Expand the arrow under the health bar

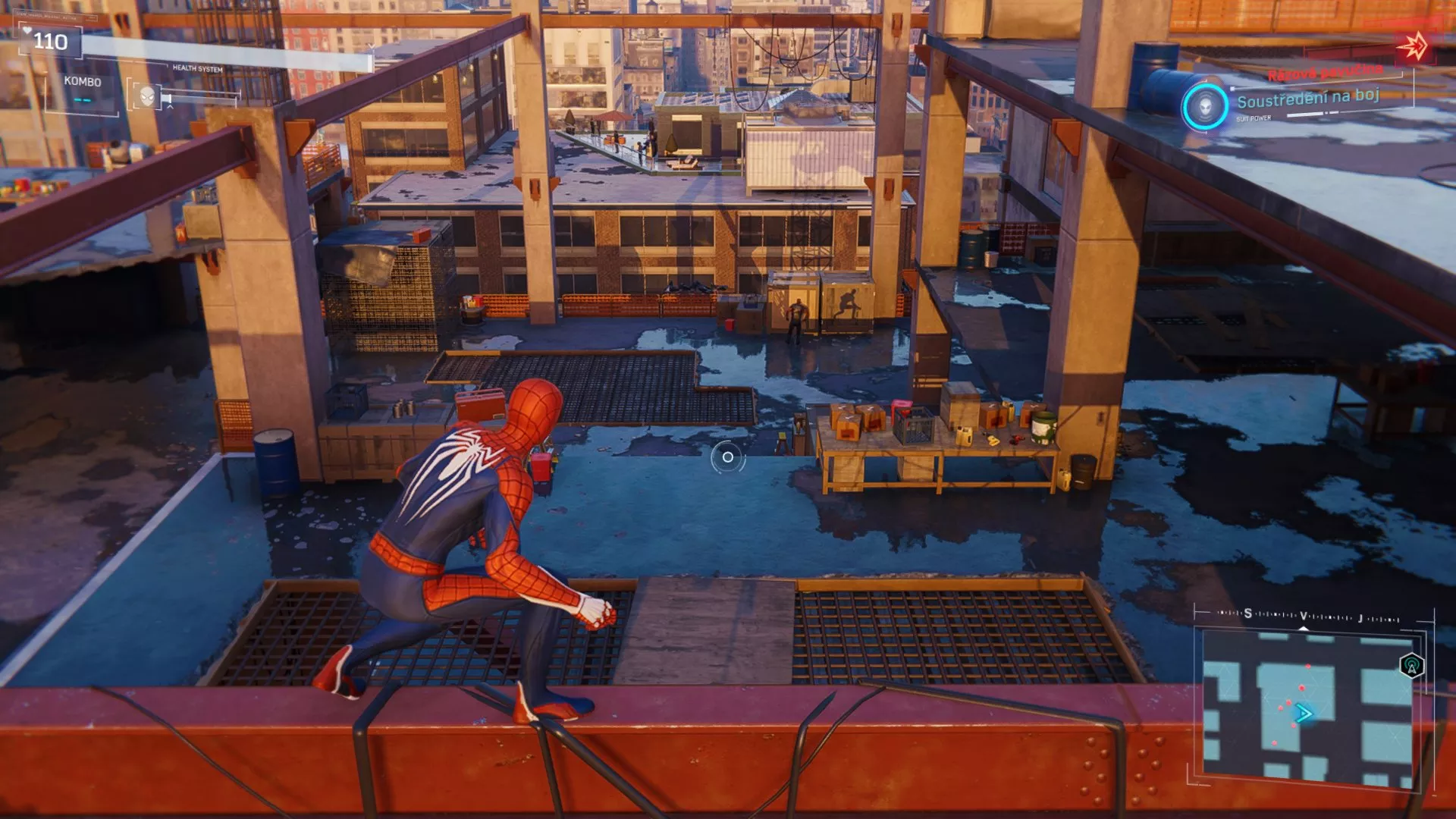coord(171,108)
